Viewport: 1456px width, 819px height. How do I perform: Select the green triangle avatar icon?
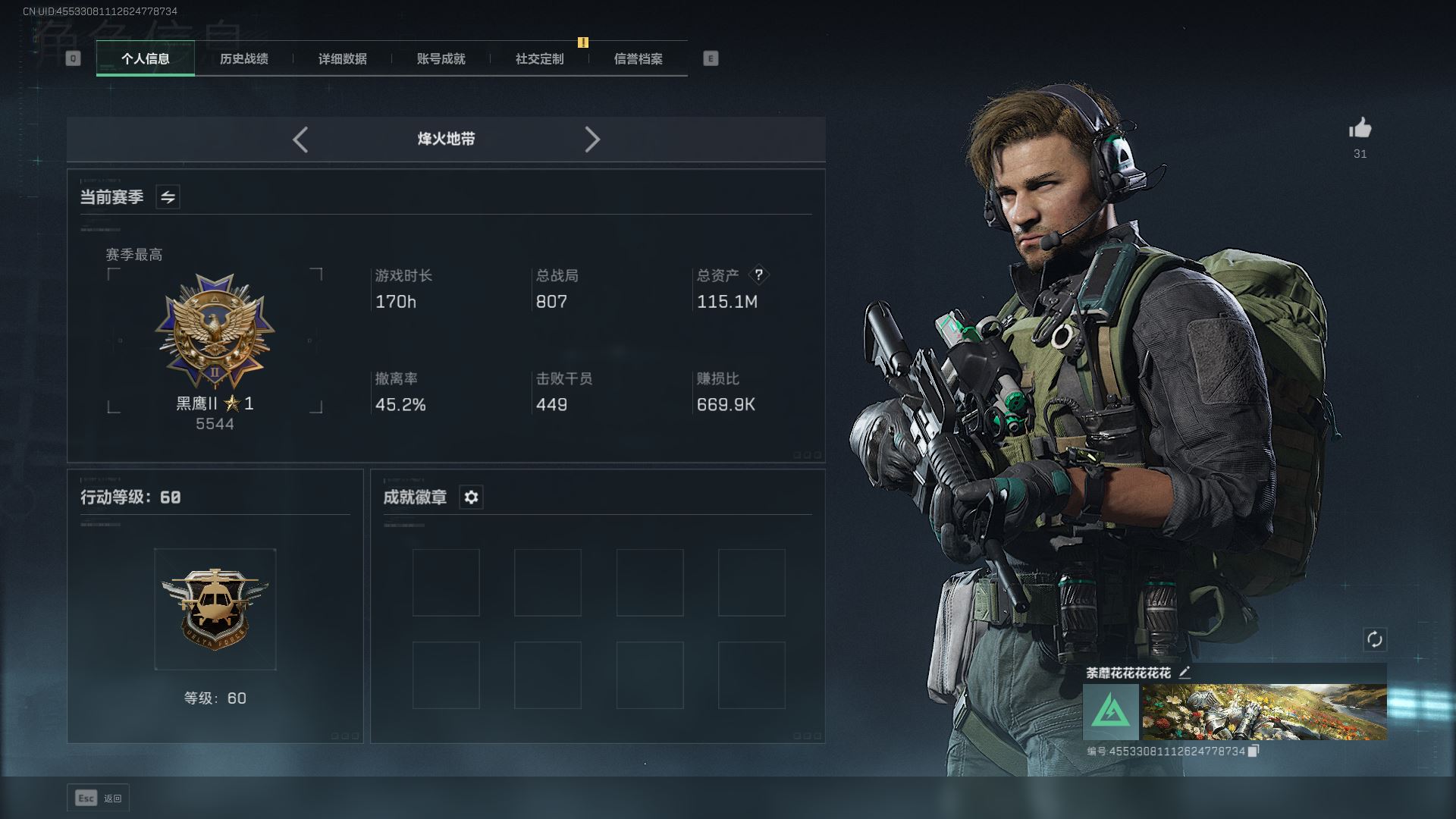[x=1110, y=712]
